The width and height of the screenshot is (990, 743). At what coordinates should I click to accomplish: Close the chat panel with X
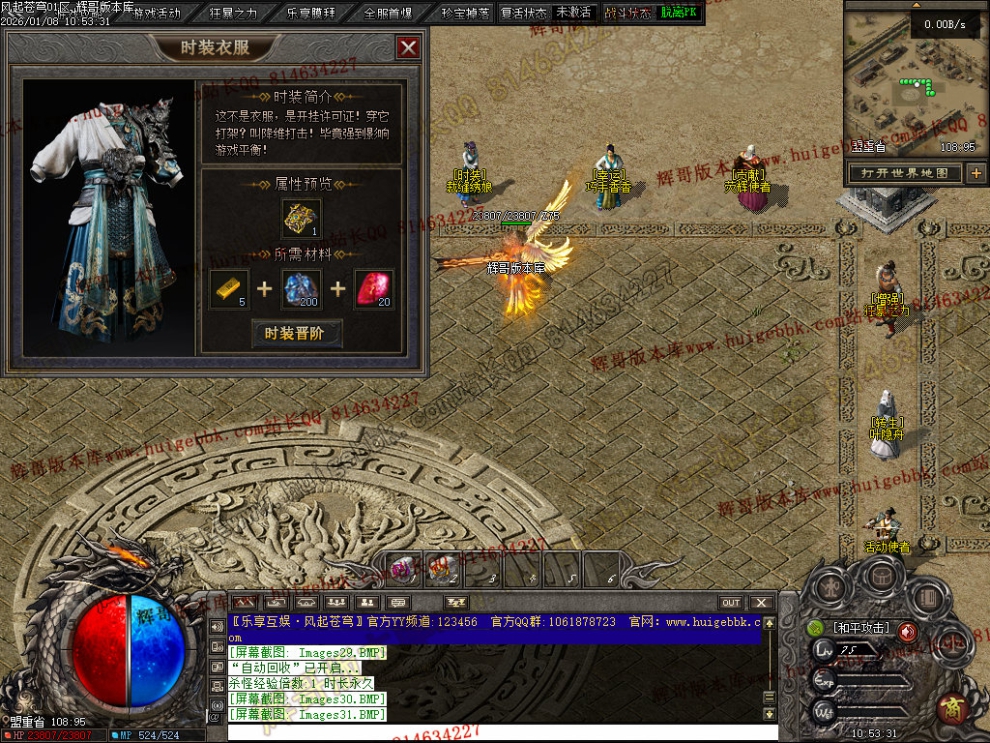(761, 603)
